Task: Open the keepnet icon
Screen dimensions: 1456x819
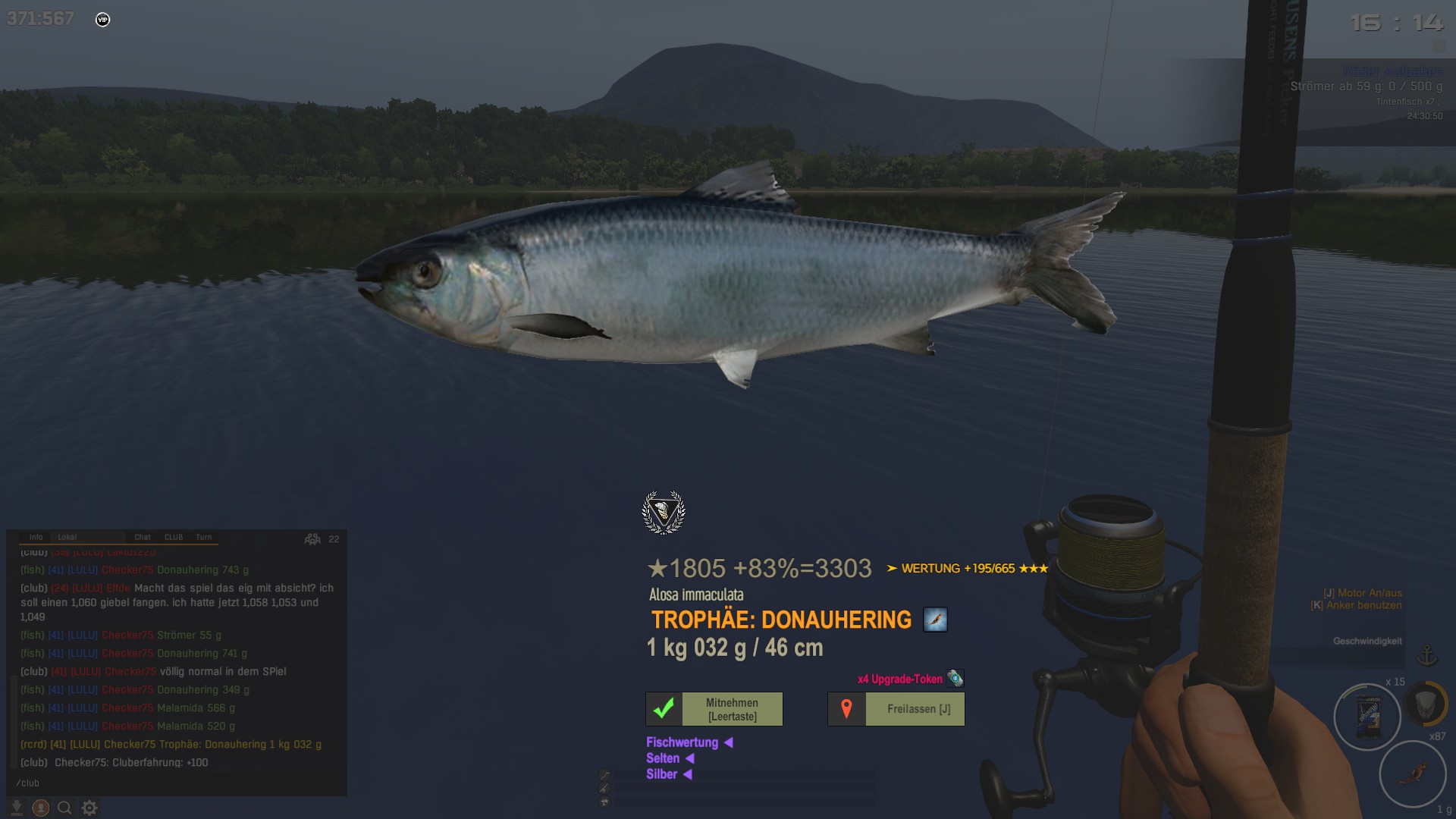Action: (x=1424, y=703)
